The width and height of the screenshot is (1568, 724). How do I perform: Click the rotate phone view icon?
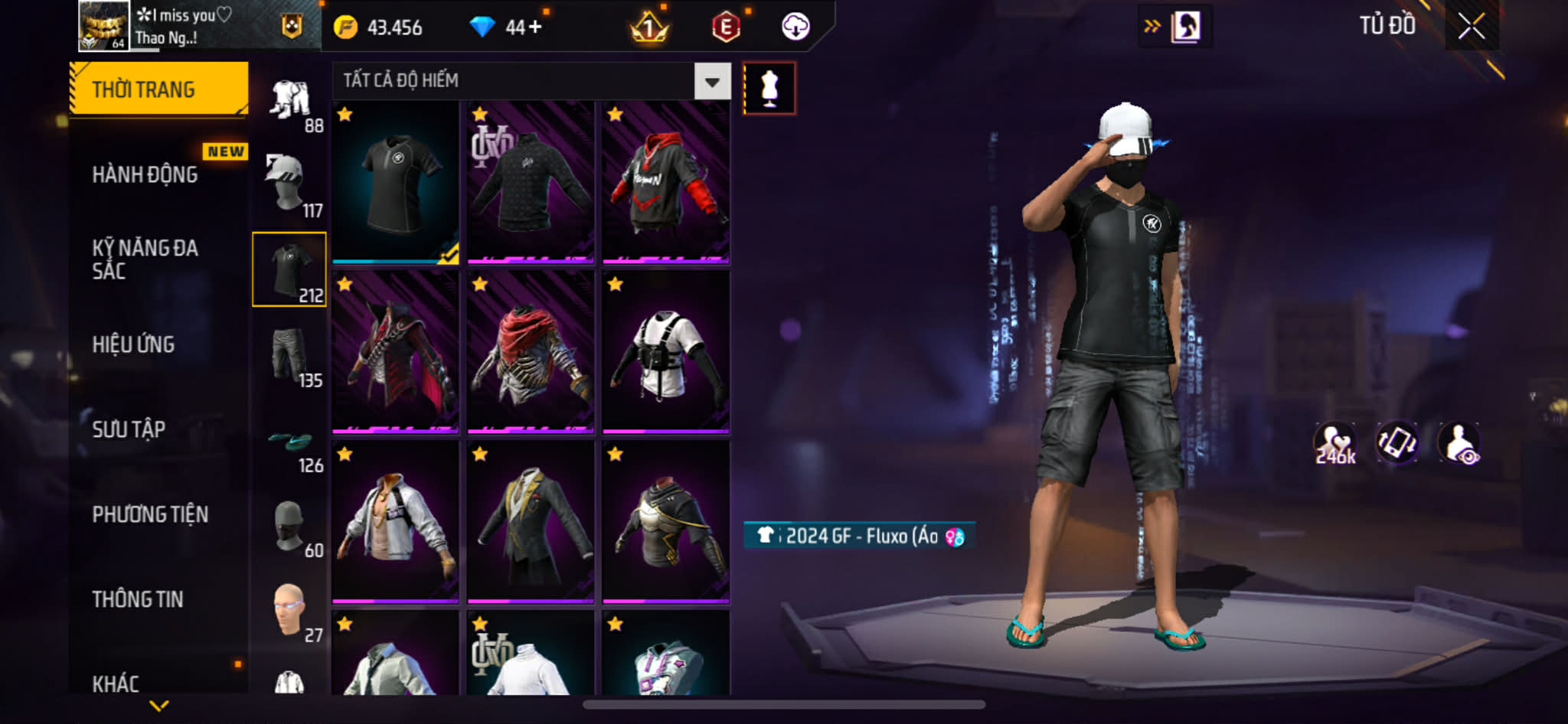tap(1396, 442)
